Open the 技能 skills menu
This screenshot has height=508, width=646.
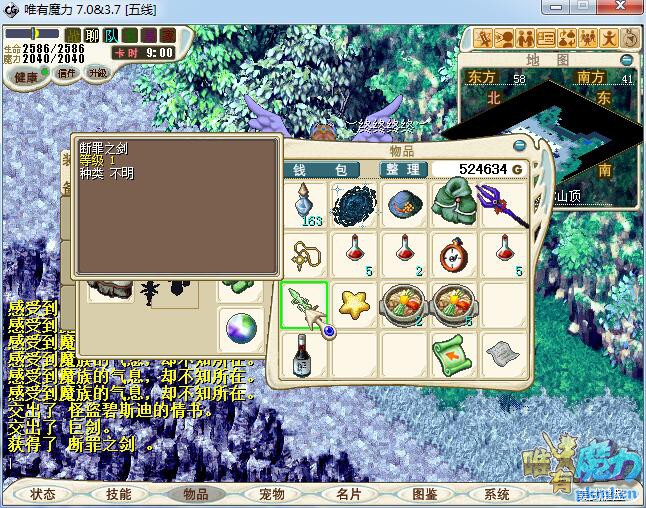tap(119, 494)
